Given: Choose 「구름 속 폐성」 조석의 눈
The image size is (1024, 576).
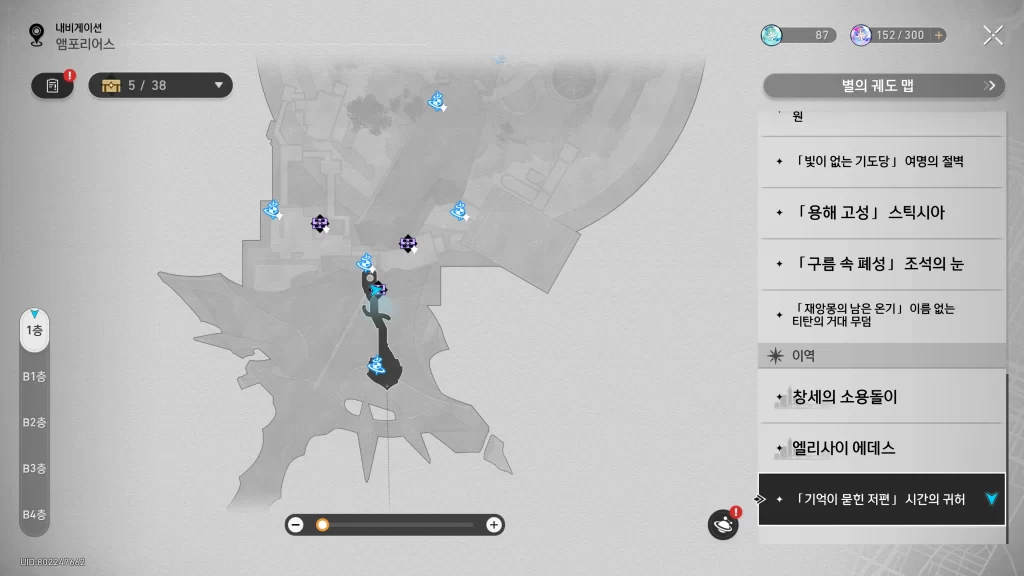Looking at the screenshot, I should pos(880,264).
